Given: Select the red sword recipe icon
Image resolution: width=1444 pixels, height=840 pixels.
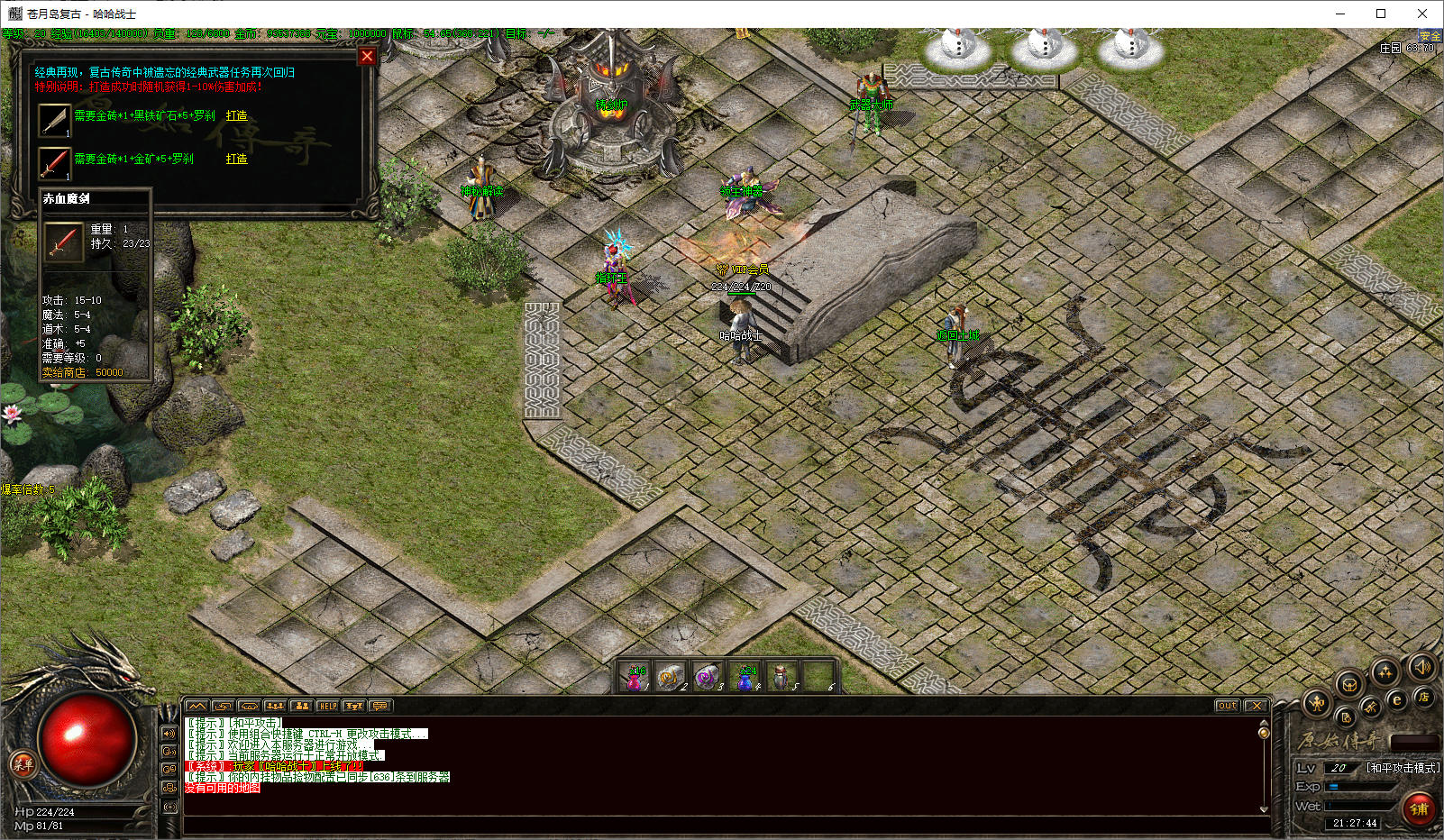Looking at the screenshot, I should [x=54, y=163].
